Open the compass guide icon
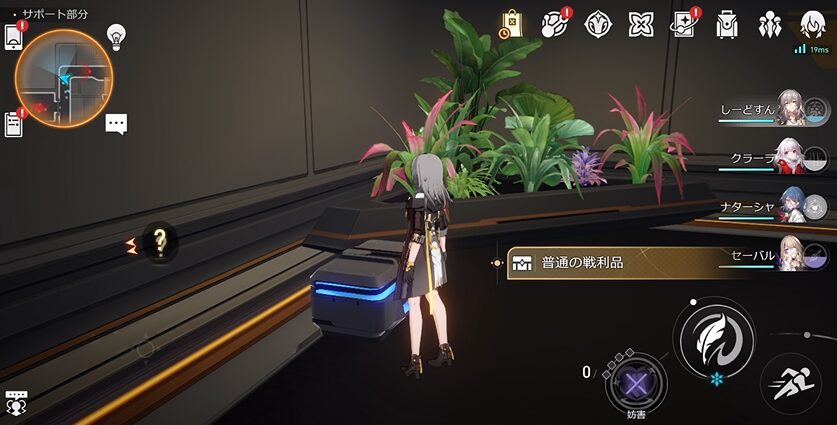This screenshot has height=425, width=837. coord(597,24)
